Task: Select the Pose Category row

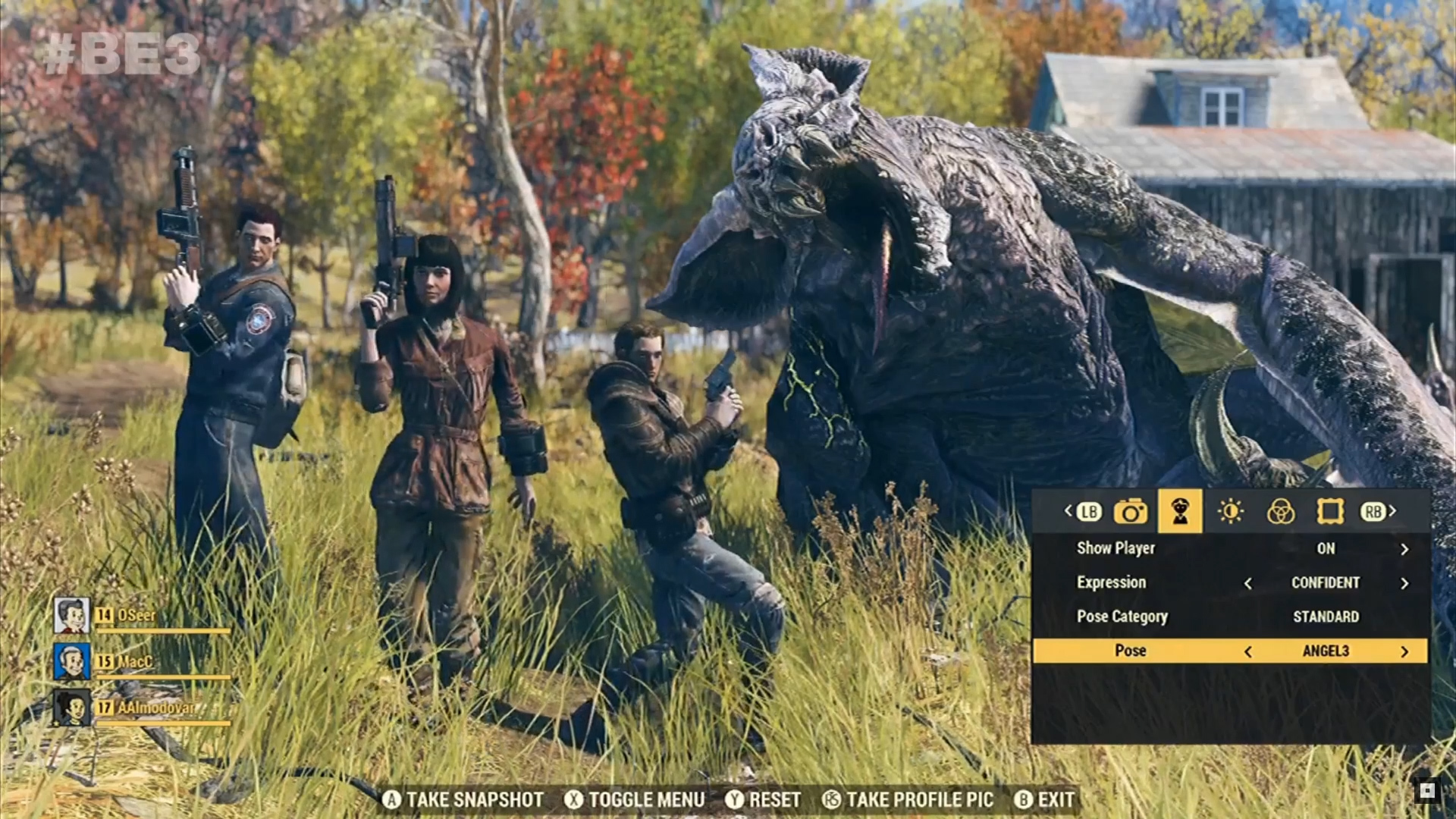Action: click(x=1228, y=617)
